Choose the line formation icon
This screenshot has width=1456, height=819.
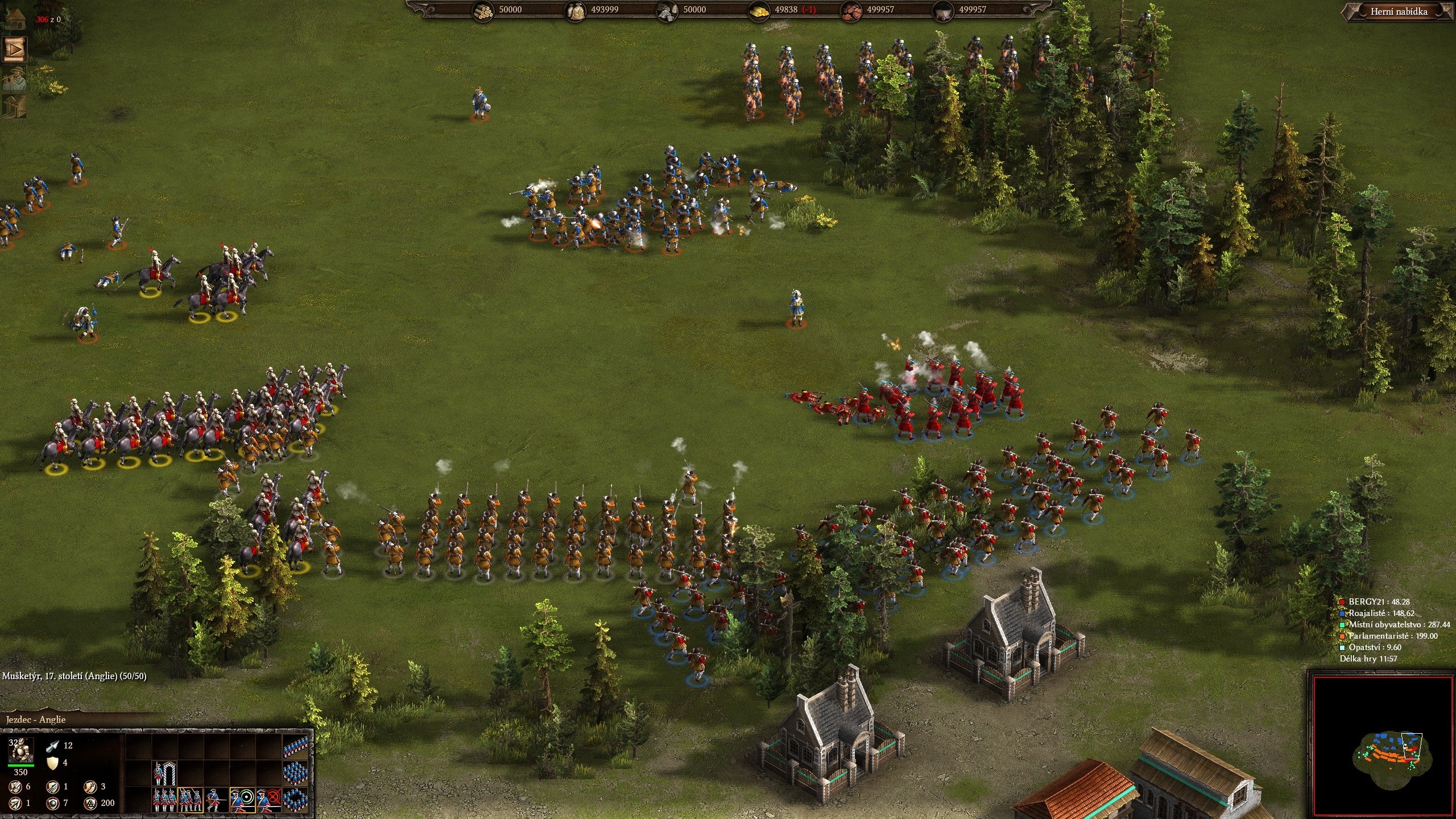click(295, 747)
